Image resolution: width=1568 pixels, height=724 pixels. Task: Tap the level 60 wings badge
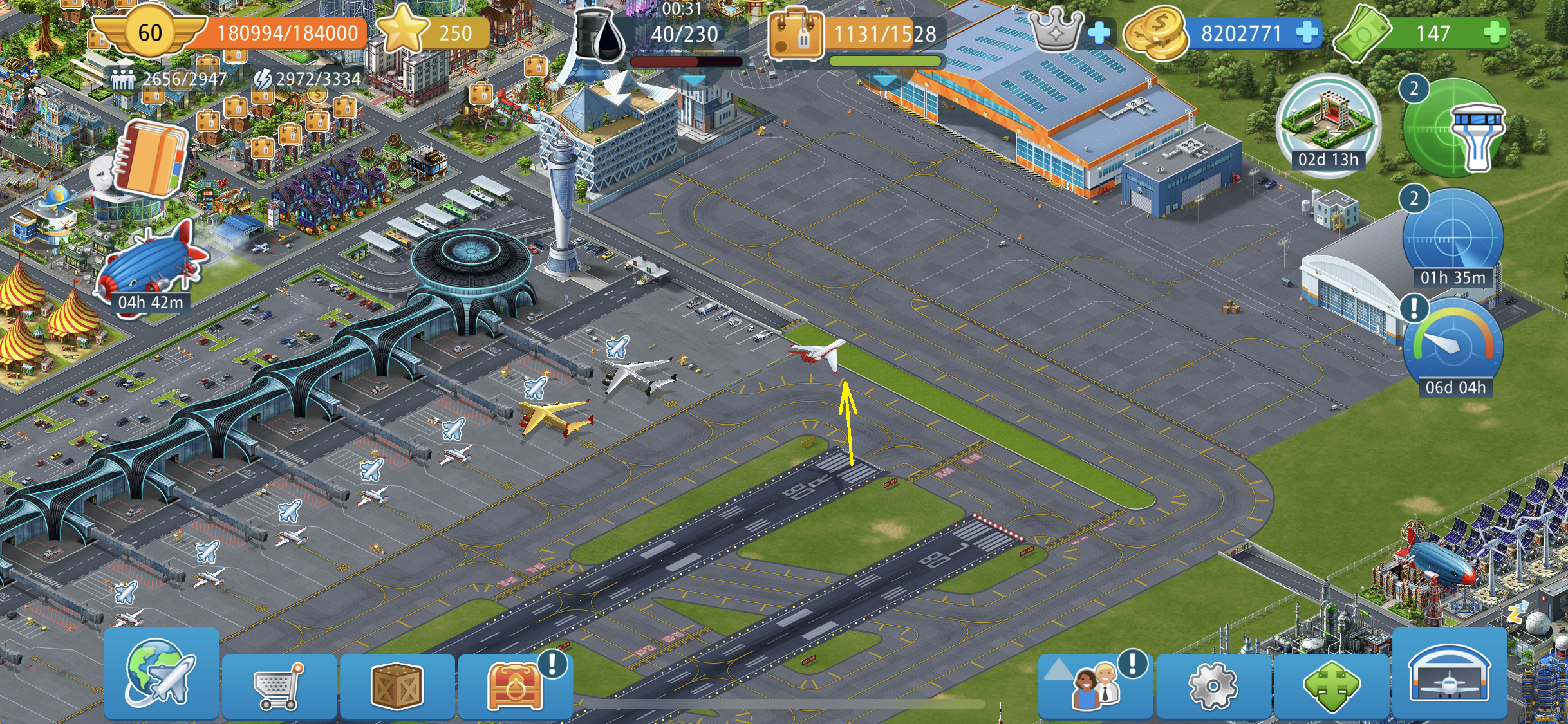pos(150,33)
